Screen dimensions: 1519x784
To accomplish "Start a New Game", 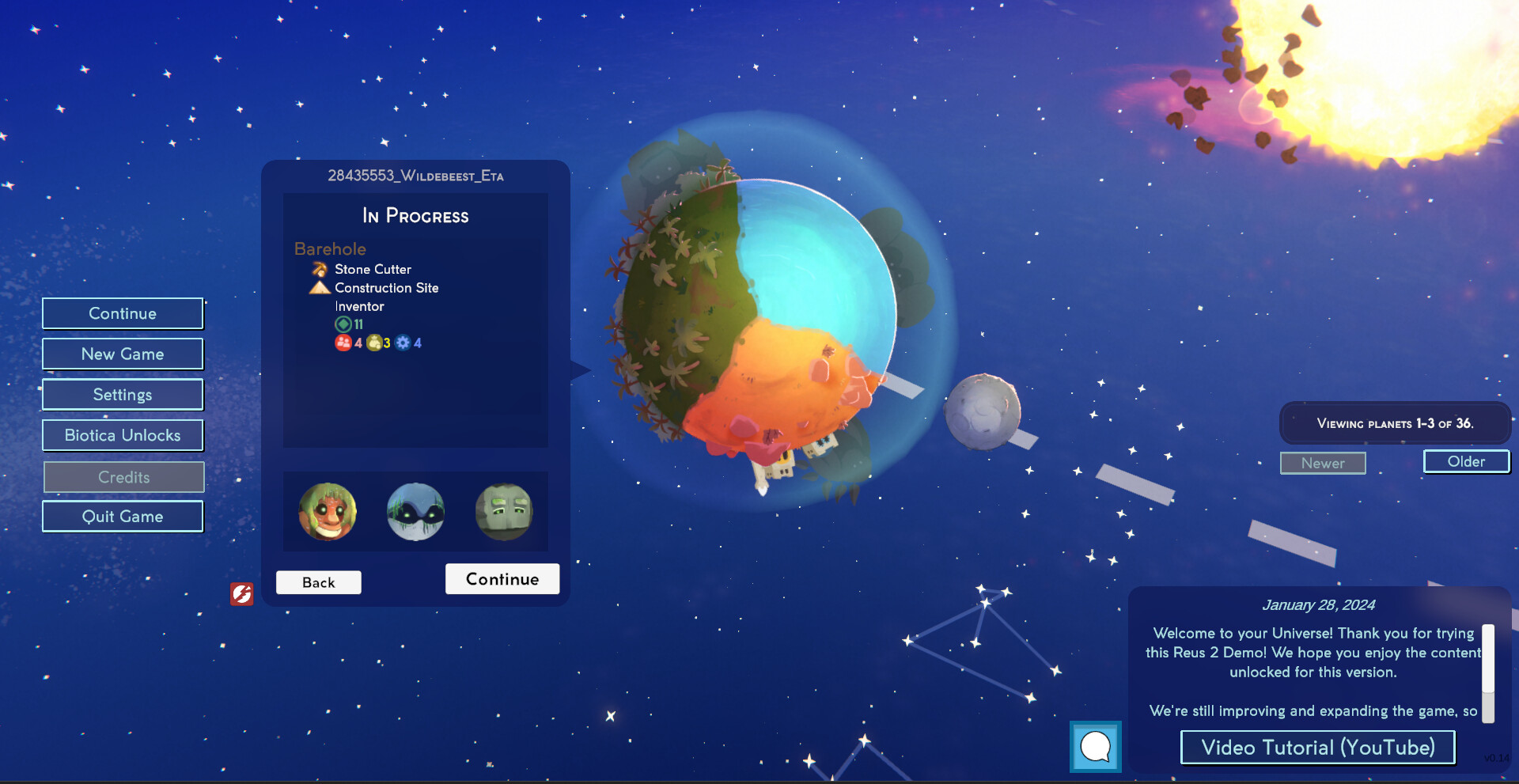I will click(123, 354).
